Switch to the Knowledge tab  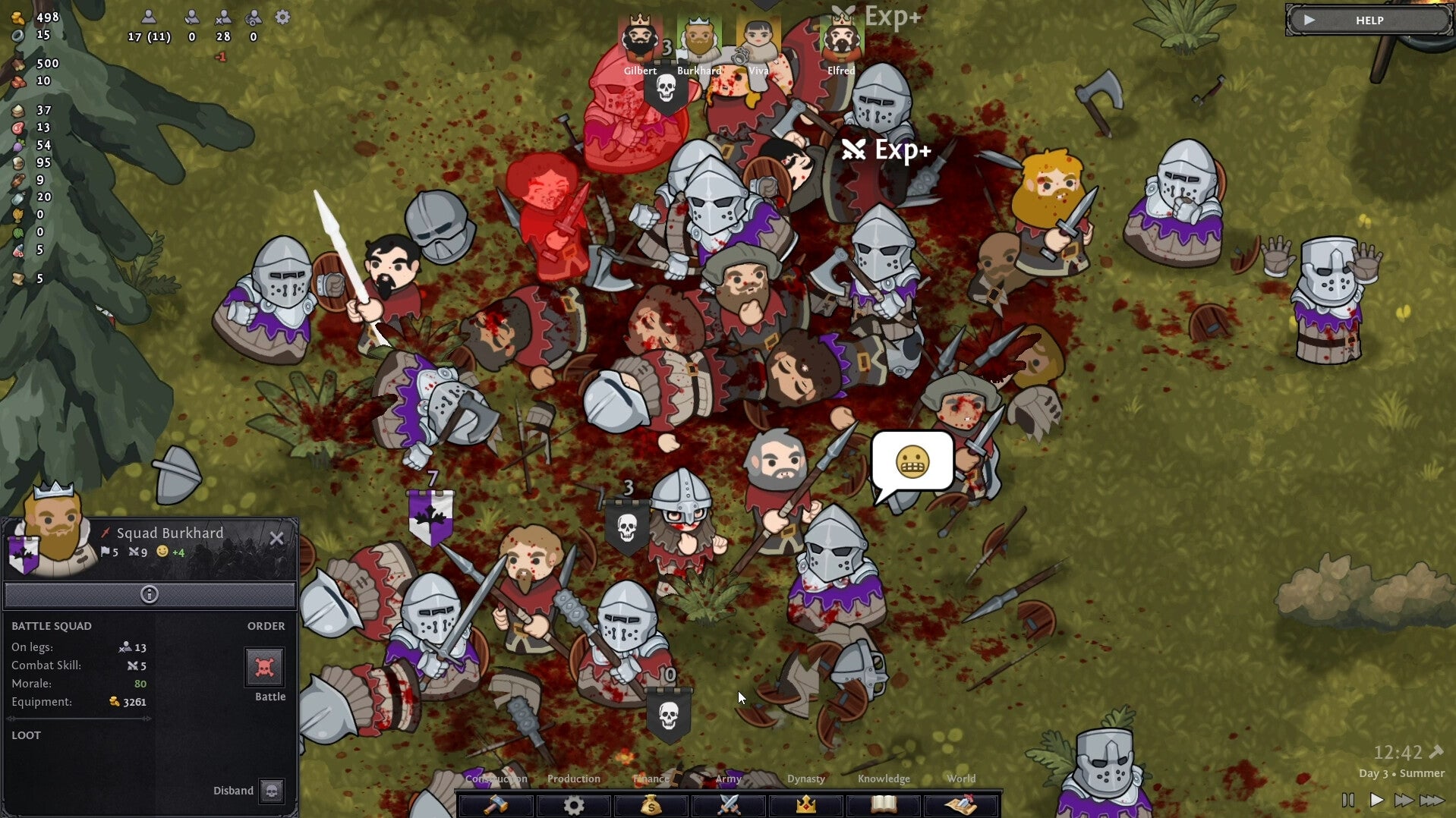(884, 779)
